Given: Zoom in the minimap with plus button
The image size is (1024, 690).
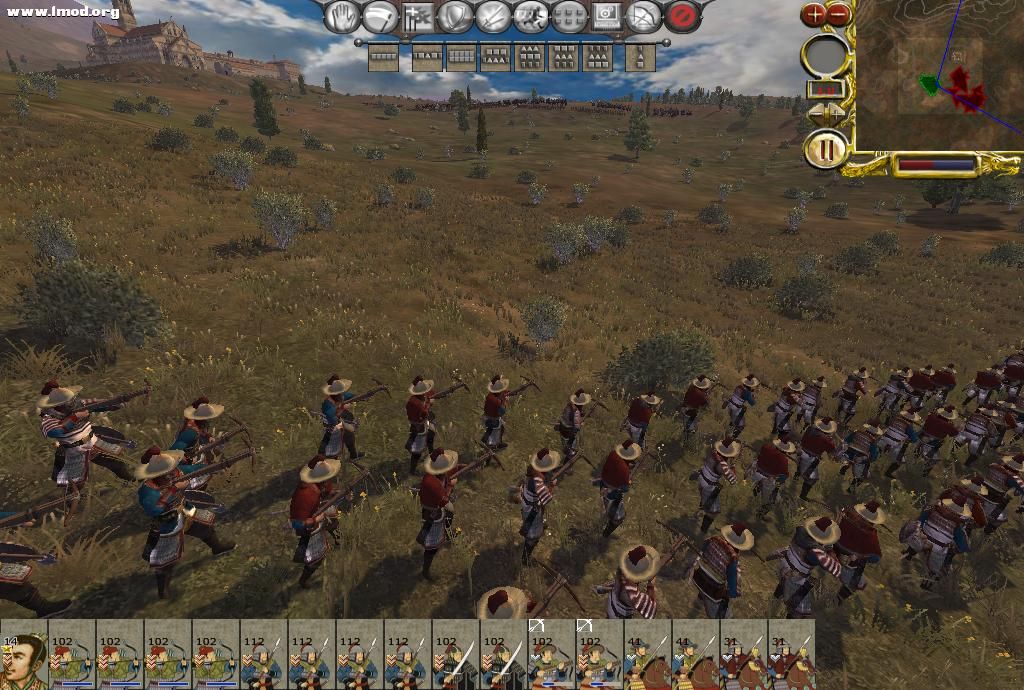Looking at the screenshot, I should point(815,14).
